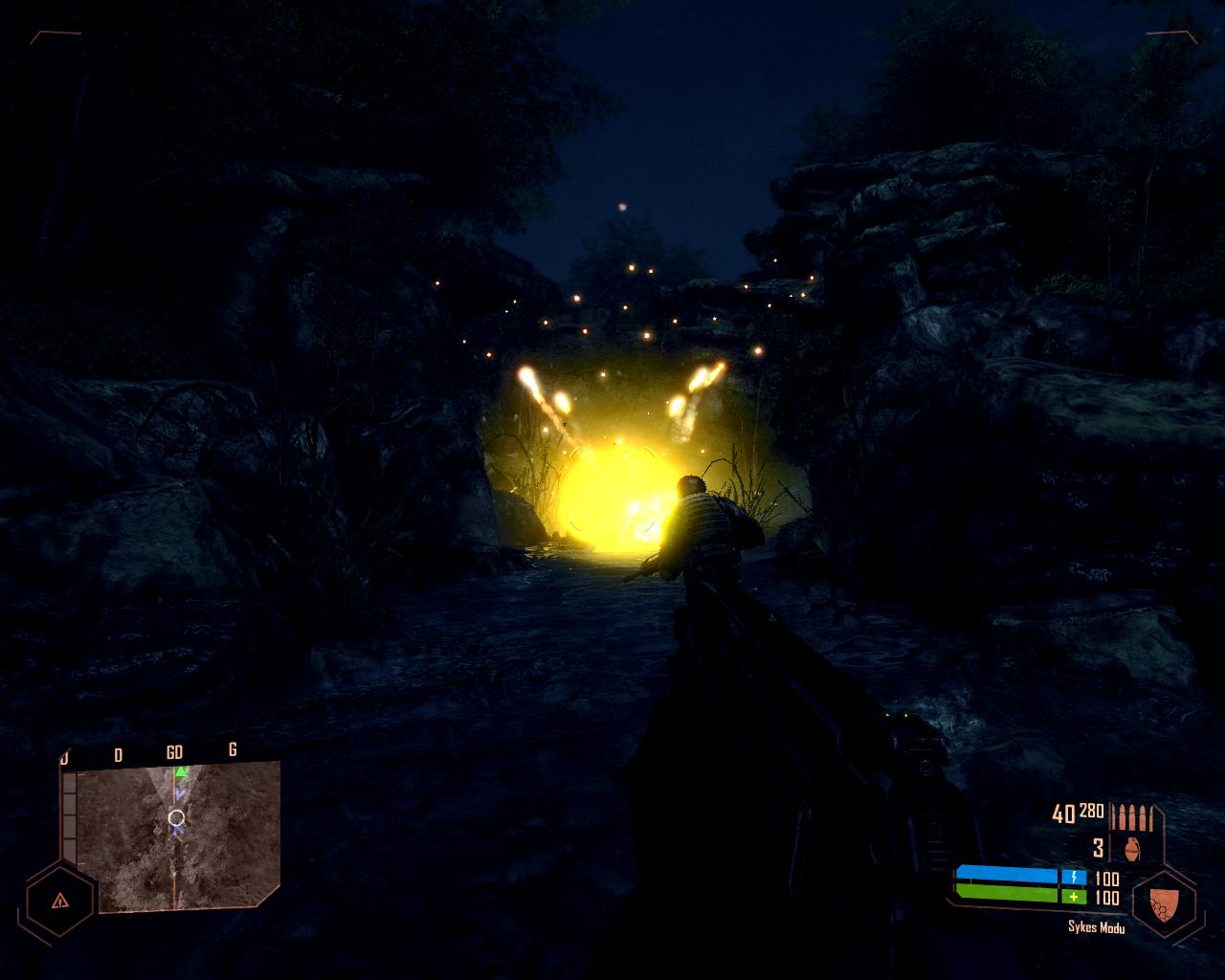Select the grenade icon
The height and width of the screenshot is (980, 1225).
pyautogui.click(x=1133, y=849)
